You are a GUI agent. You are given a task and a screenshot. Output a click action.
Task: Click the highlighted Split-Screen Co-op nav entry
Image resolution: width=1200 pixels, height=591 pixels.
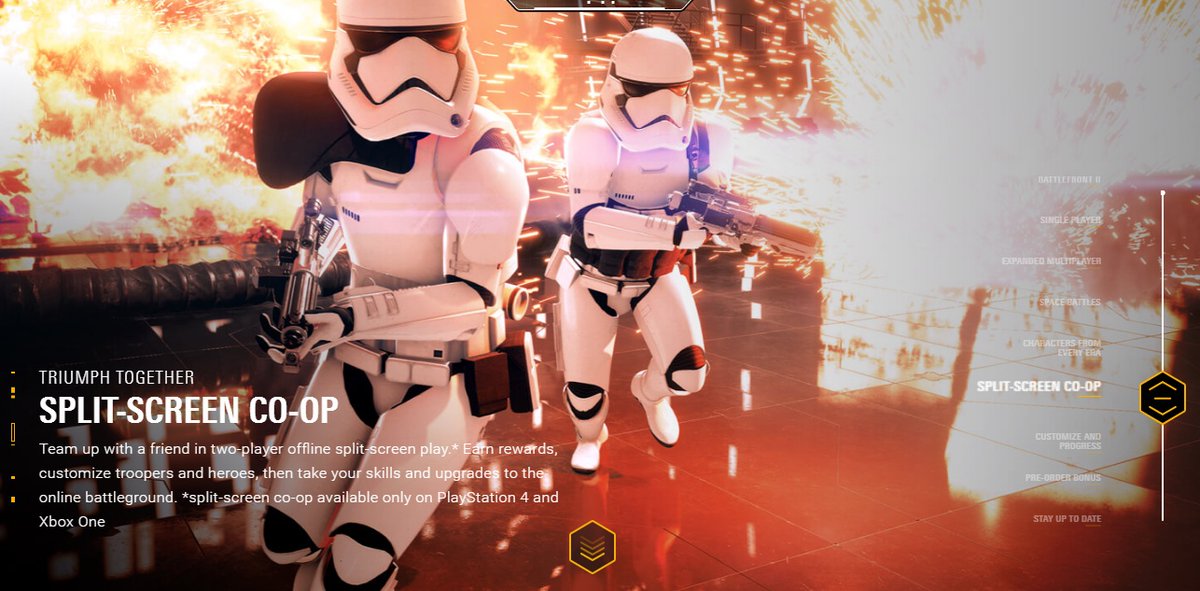click(x=1038, y=386)
